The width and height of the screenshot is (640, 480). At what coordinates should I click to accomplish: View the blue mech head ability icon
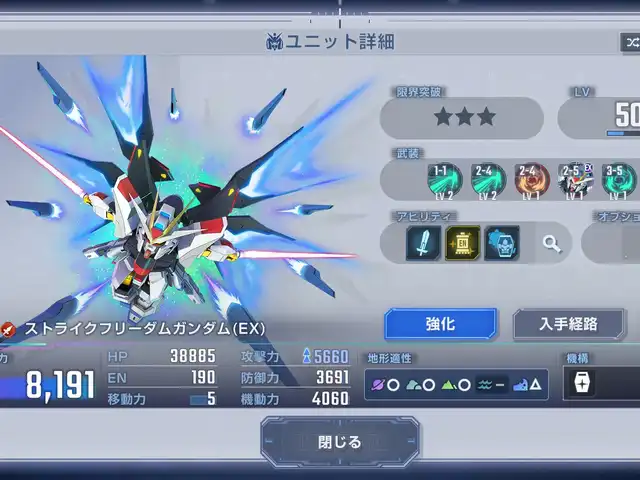(x=501, y=242)
